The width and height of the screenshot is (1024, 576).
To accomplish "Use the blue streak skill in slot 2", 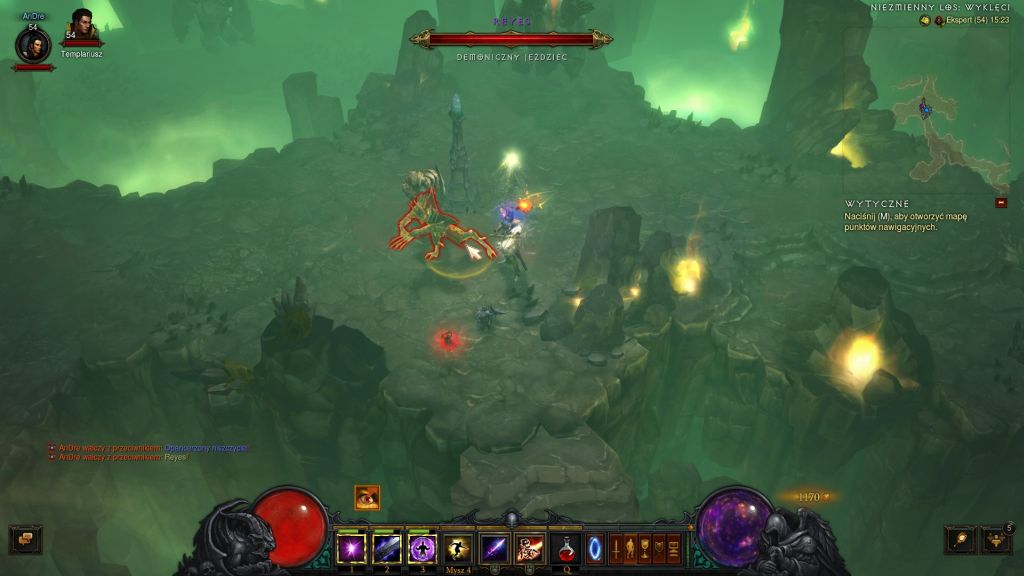I will click(387, 548).
